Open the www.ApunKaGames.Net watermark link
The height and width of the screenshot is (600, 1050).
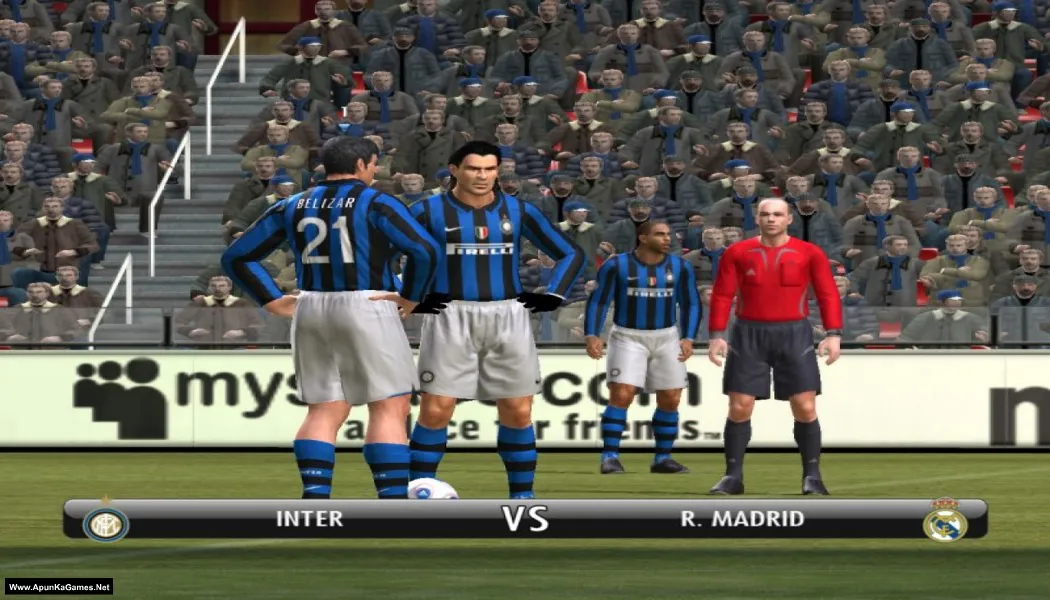(x=58, y=587)
